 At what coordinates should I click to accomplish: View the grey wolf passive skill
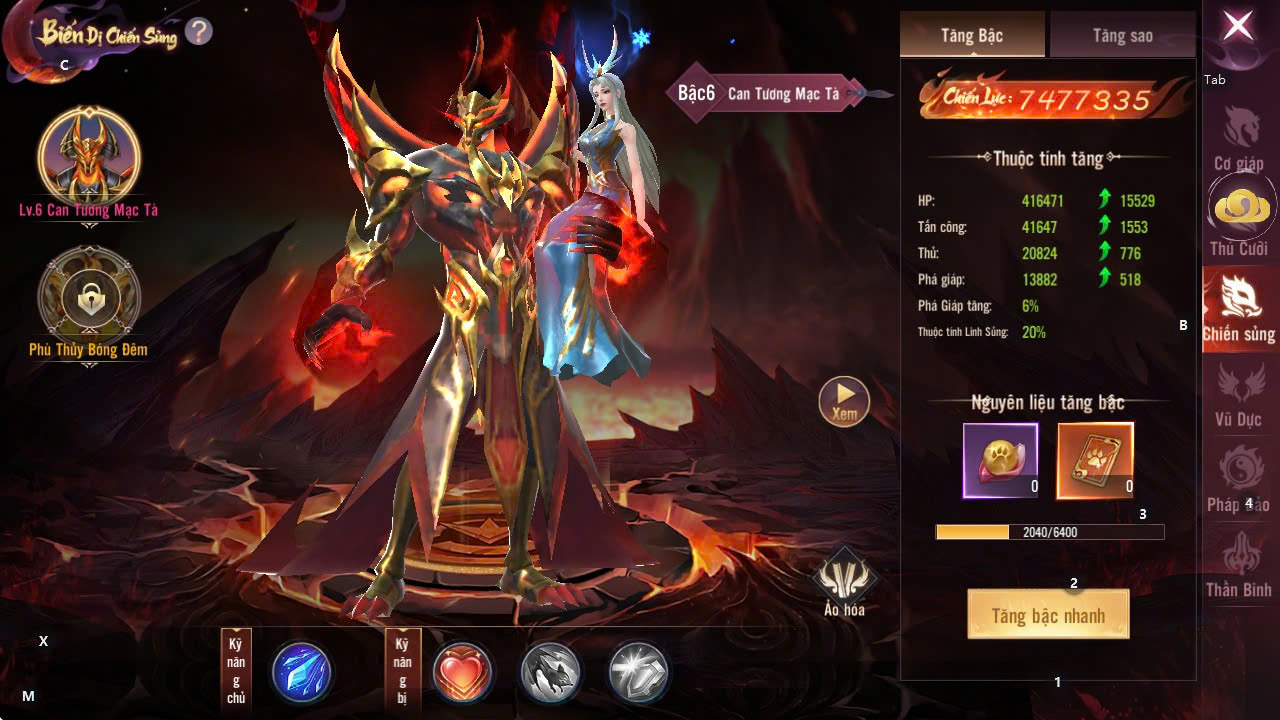[x=550, y=672]
